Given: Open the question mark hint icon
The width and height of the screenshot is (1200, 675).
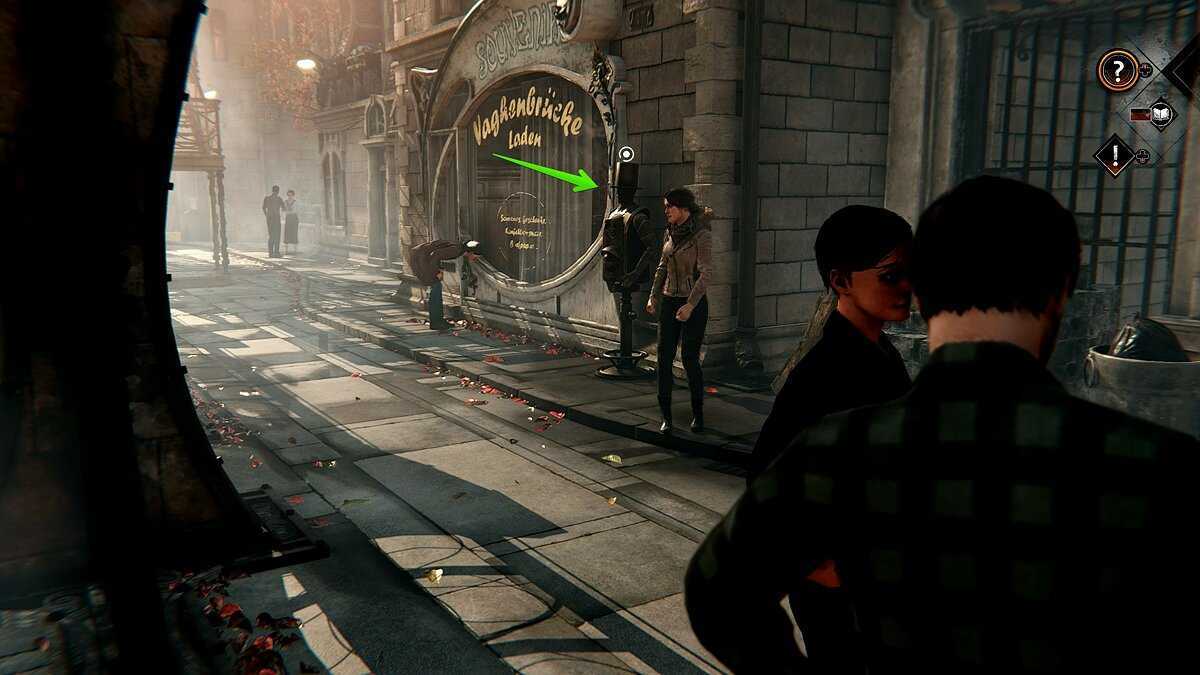Looking at the screenshot, I should 1117,70.
